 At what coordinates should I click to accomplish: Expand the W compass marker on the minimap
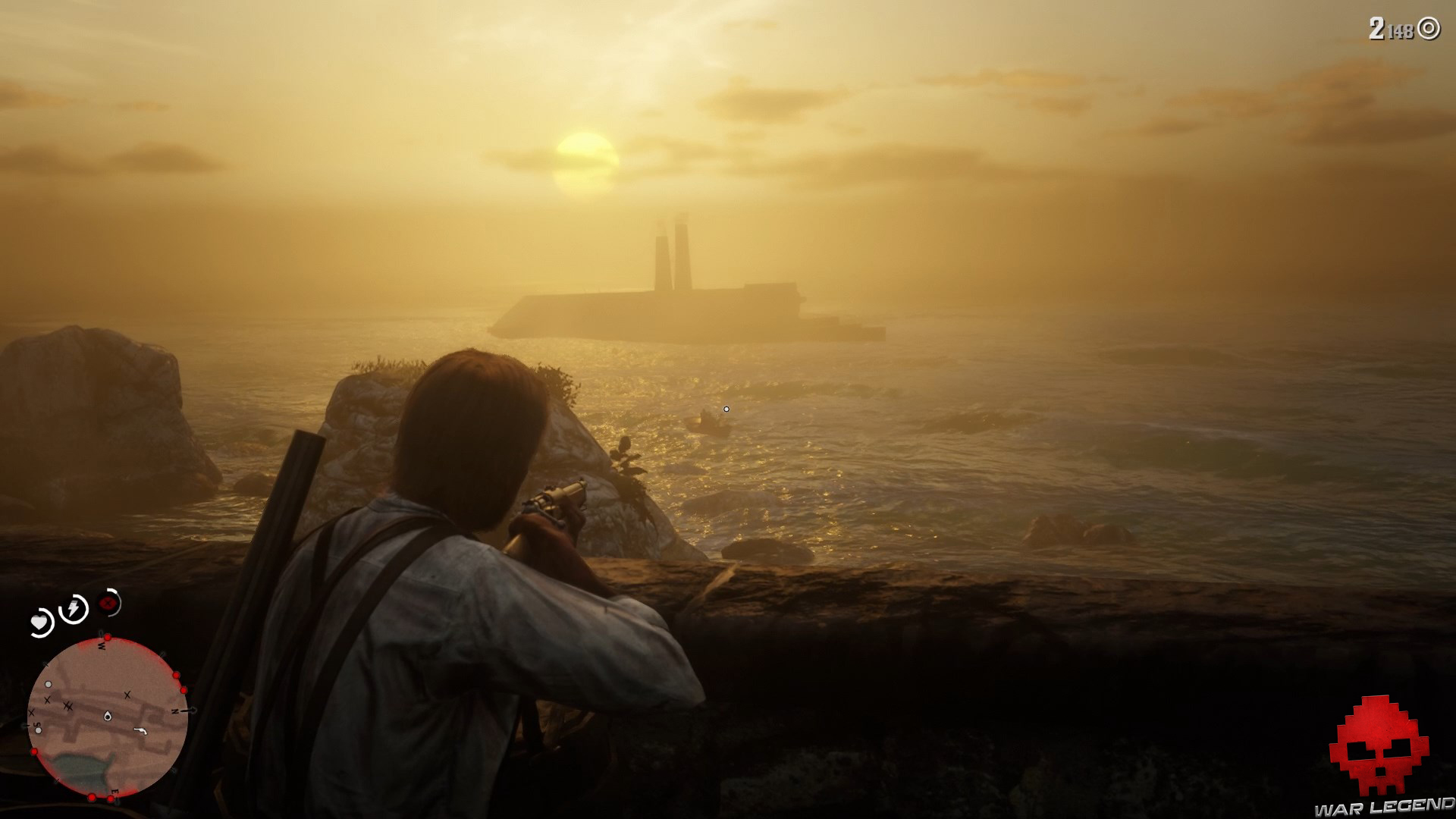point(101,646)
